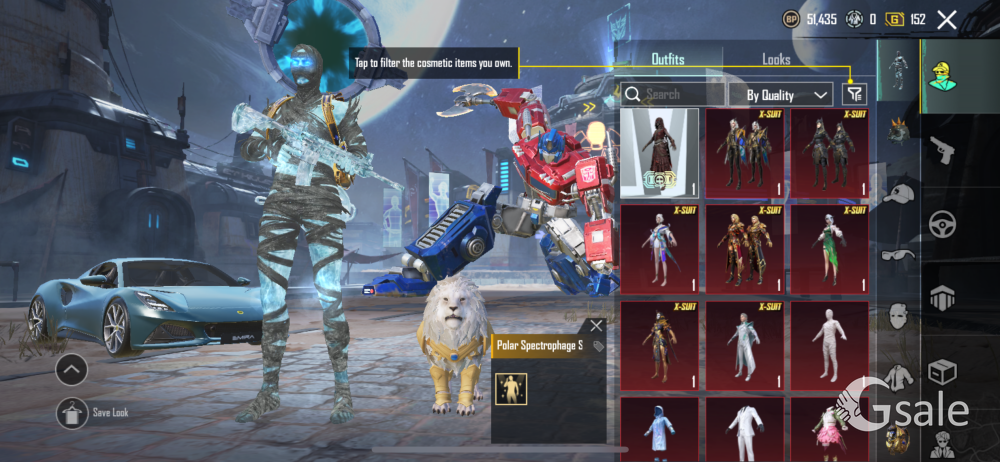Open the pistol weapons category
Viewport: 1000px width, 462px height.
(x=942, y=152)
